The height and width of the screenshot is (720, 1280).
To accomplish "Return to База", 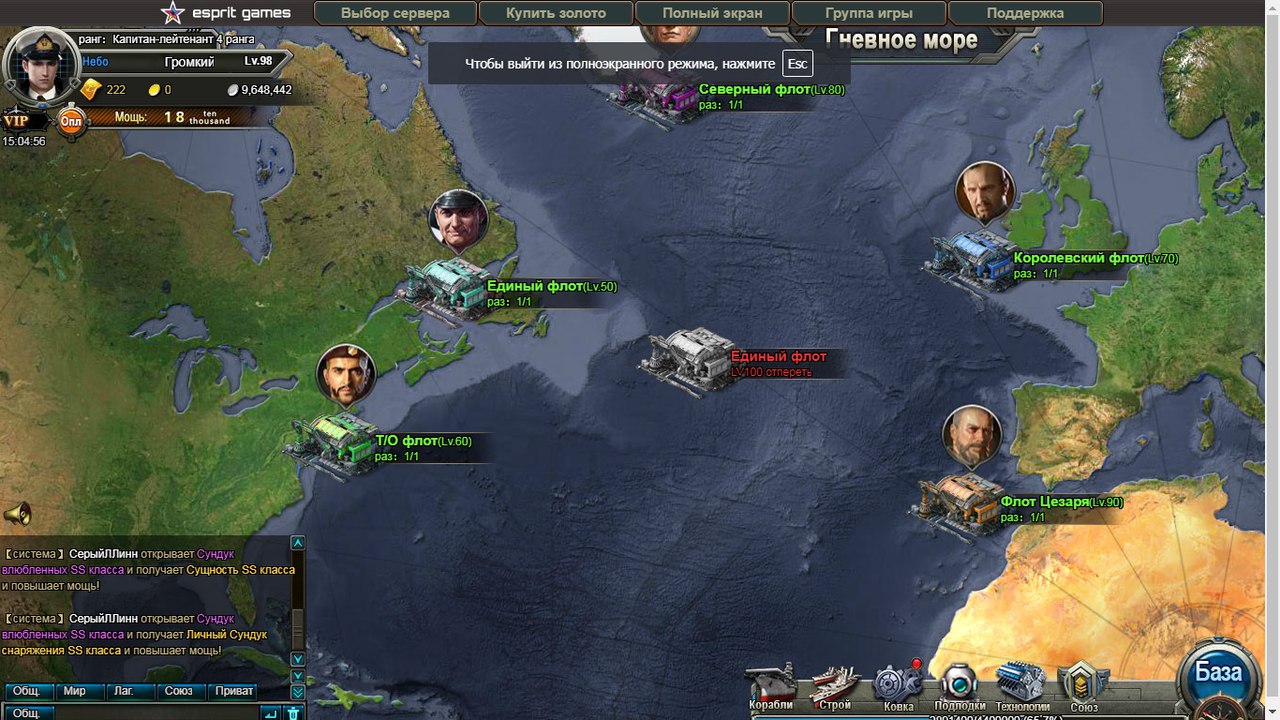I will pyautogui.click(x=1218, y=675).
